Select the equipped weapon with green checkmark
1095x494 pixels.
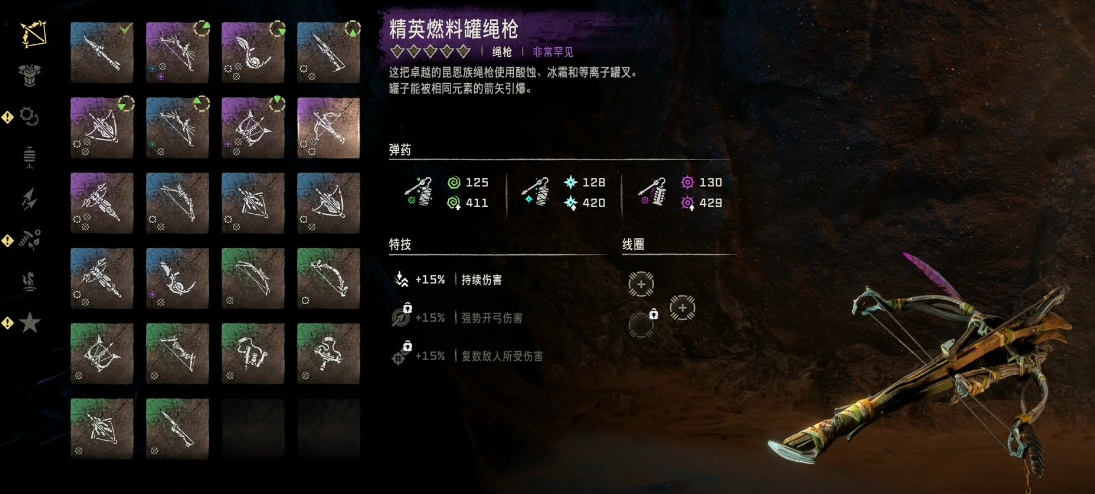click(x=102, y=52)
